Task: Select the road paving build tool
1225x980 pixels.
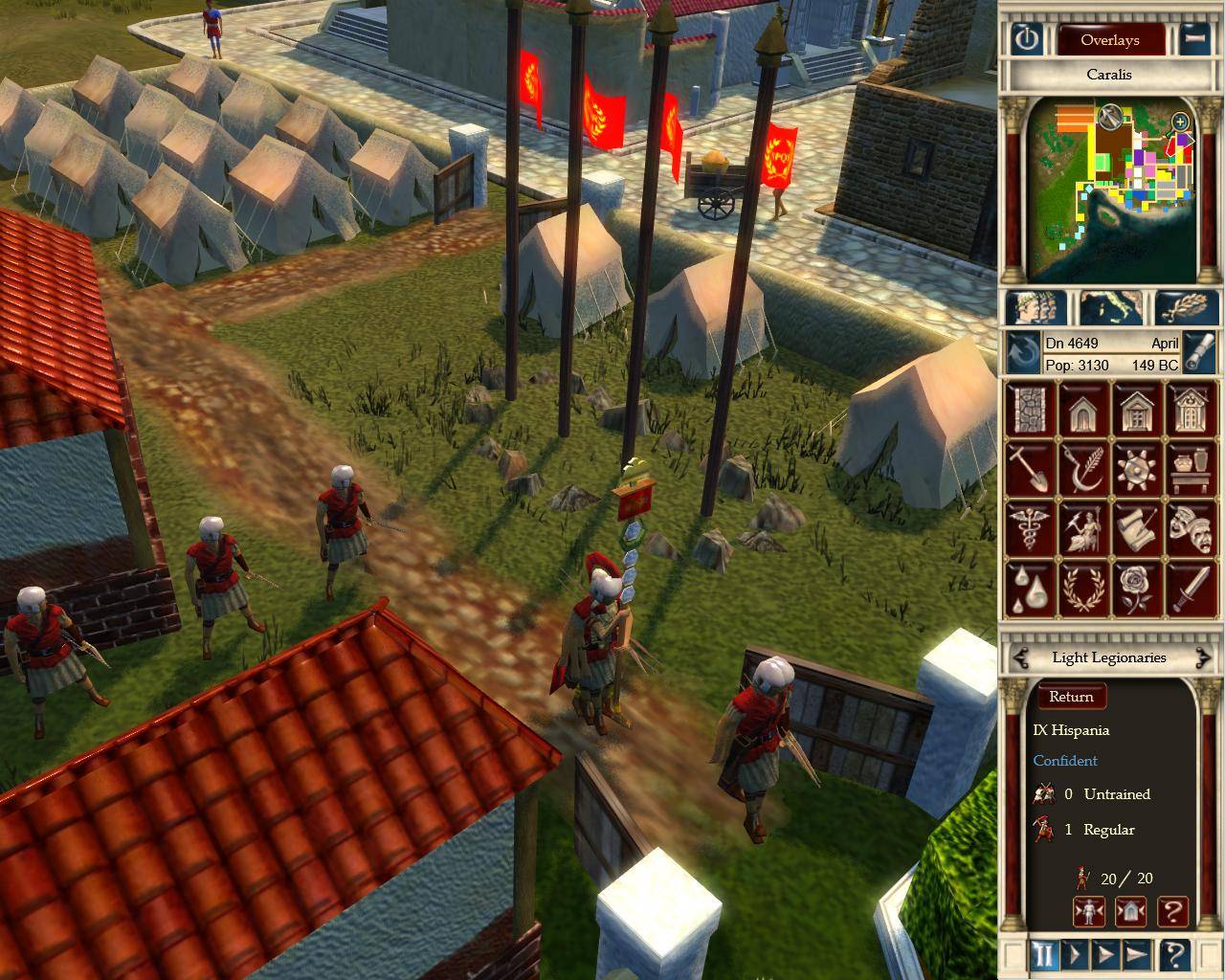Action: [x=1030, y=410]
